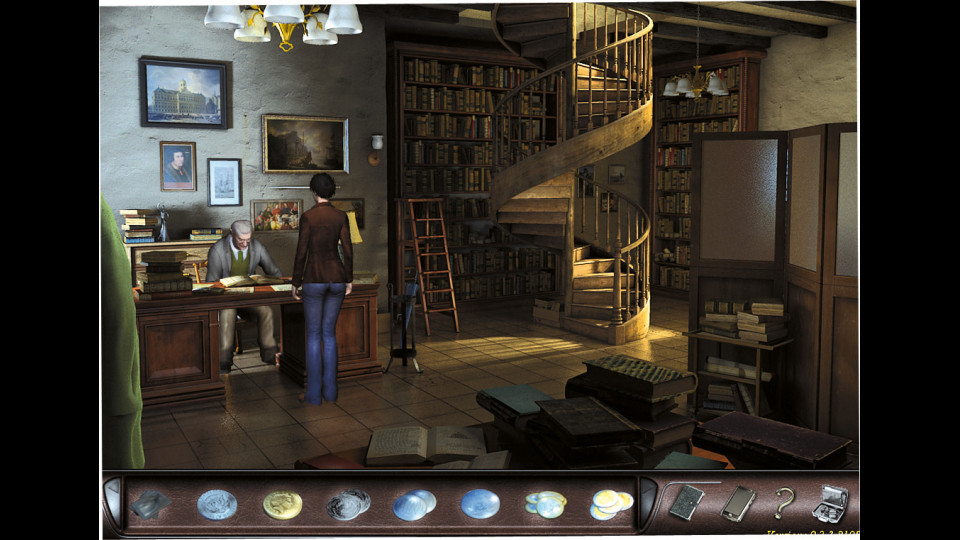This screenshot has height=540, width=960.
Task: Open the silver briefcase menu
Action: point(830,503)
